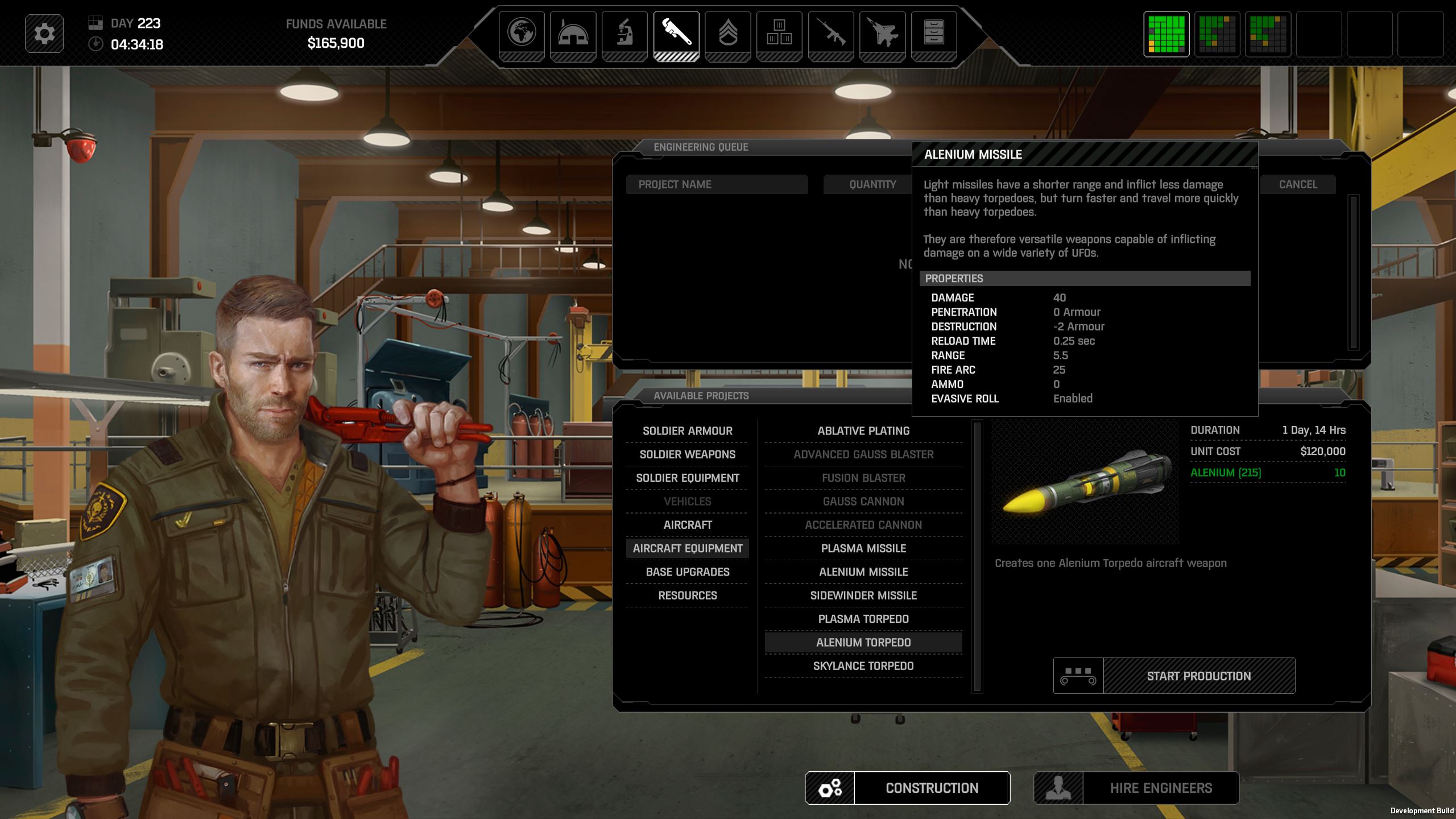Start production of Alenium Torpedo
The height and width of the screenshot is (819, 1456).
point(1198,676)
